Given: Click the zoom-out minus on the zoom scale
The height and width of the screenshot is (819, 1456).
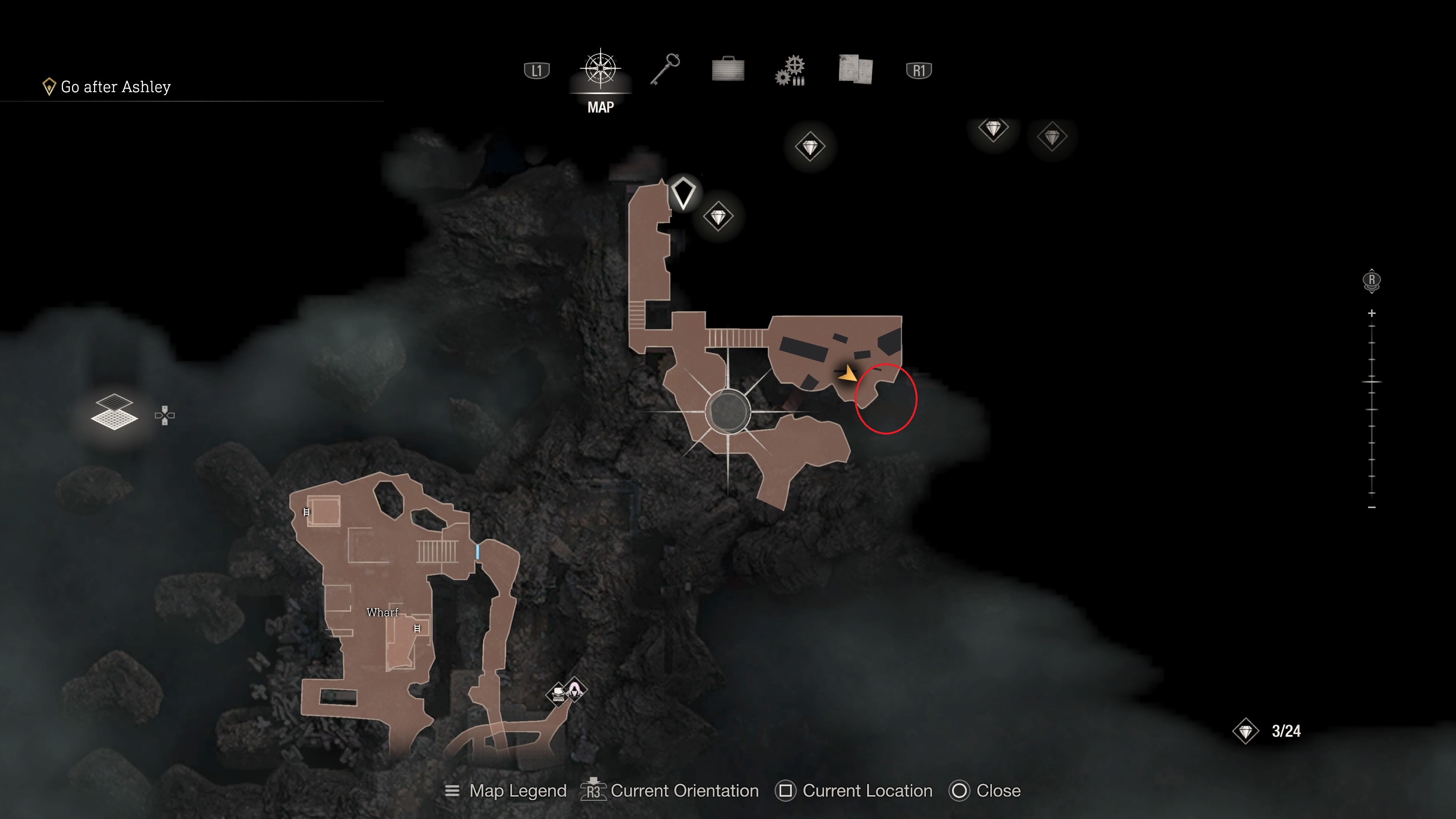Looking at the screenshot, I should click(1372, 508).
